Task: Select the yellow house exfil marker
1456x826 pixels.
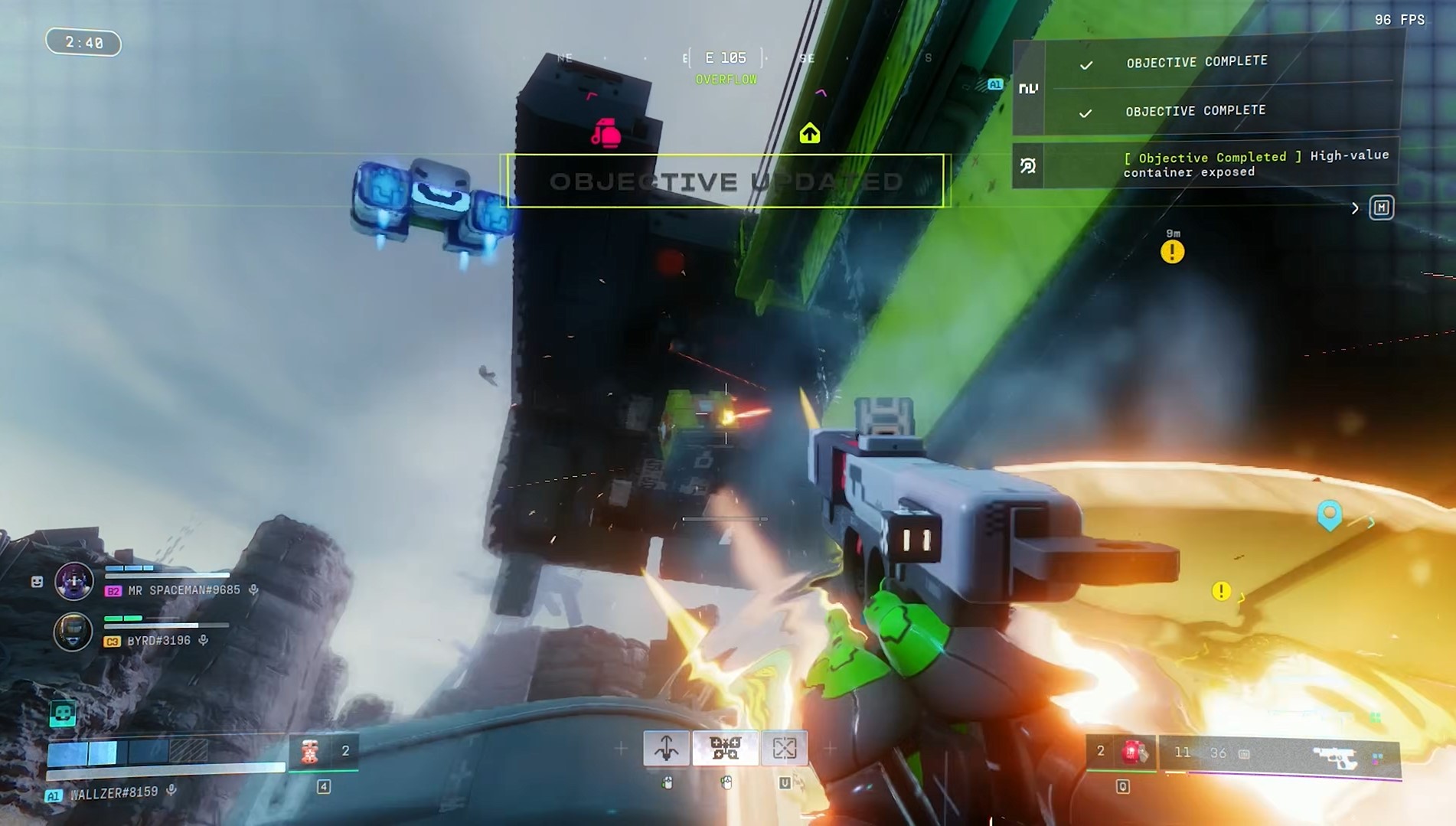Action: tap(809, 134)
